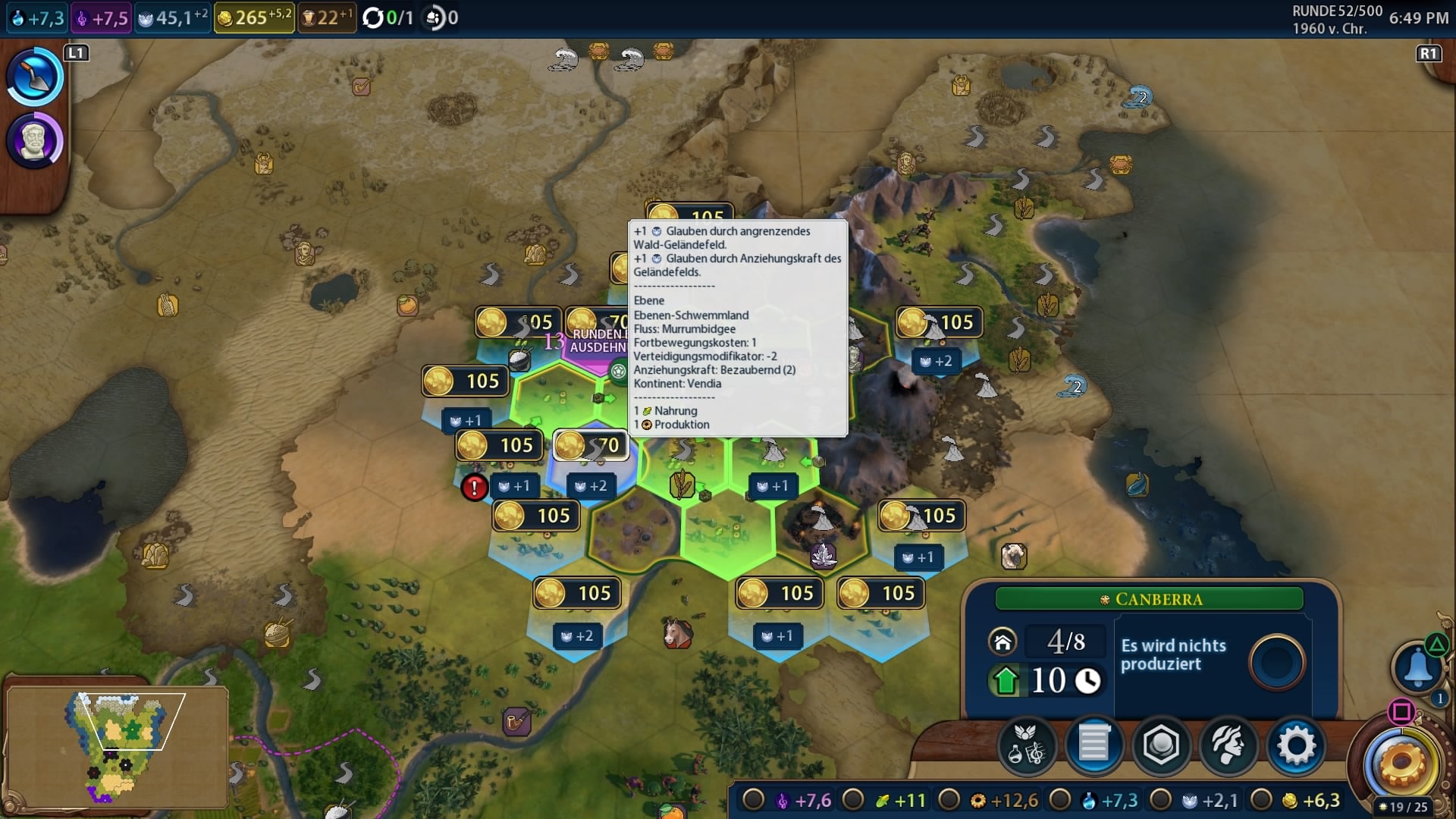Toggle the food focus checkbox
The height and width of the screenshot is (819, 1456).
853,800
